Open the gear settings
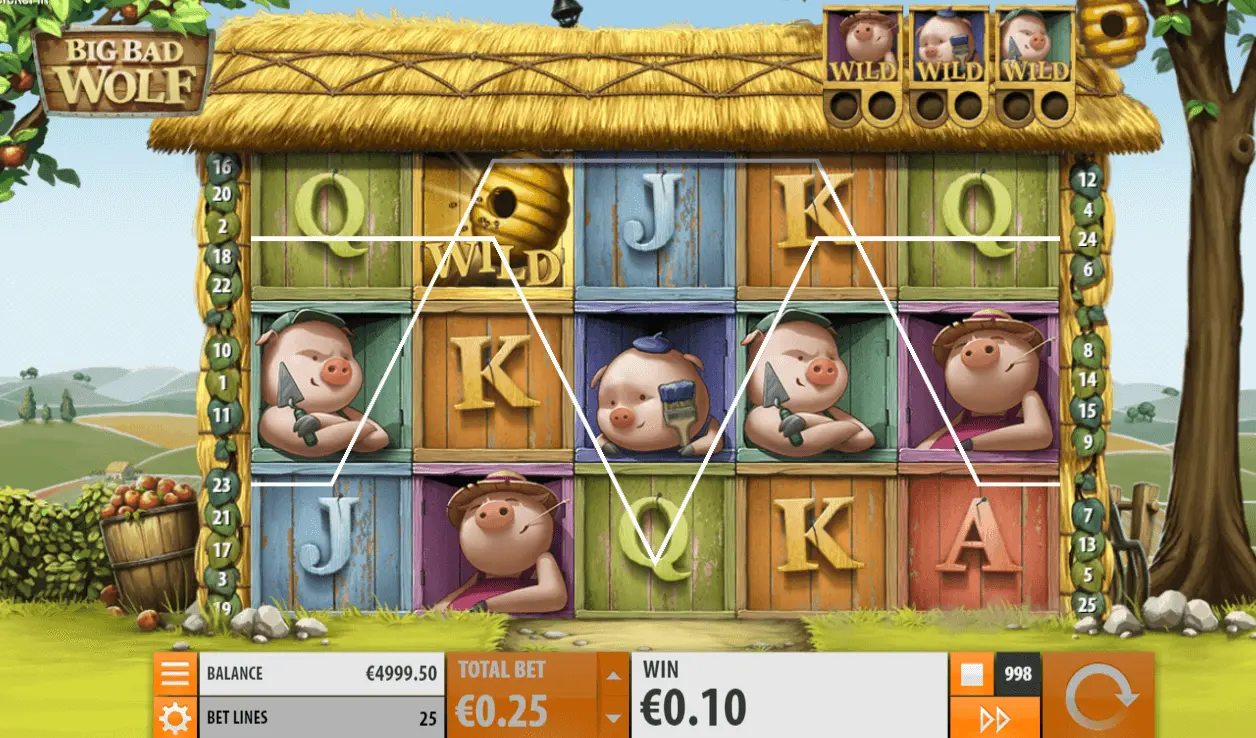 click(175, 717)
